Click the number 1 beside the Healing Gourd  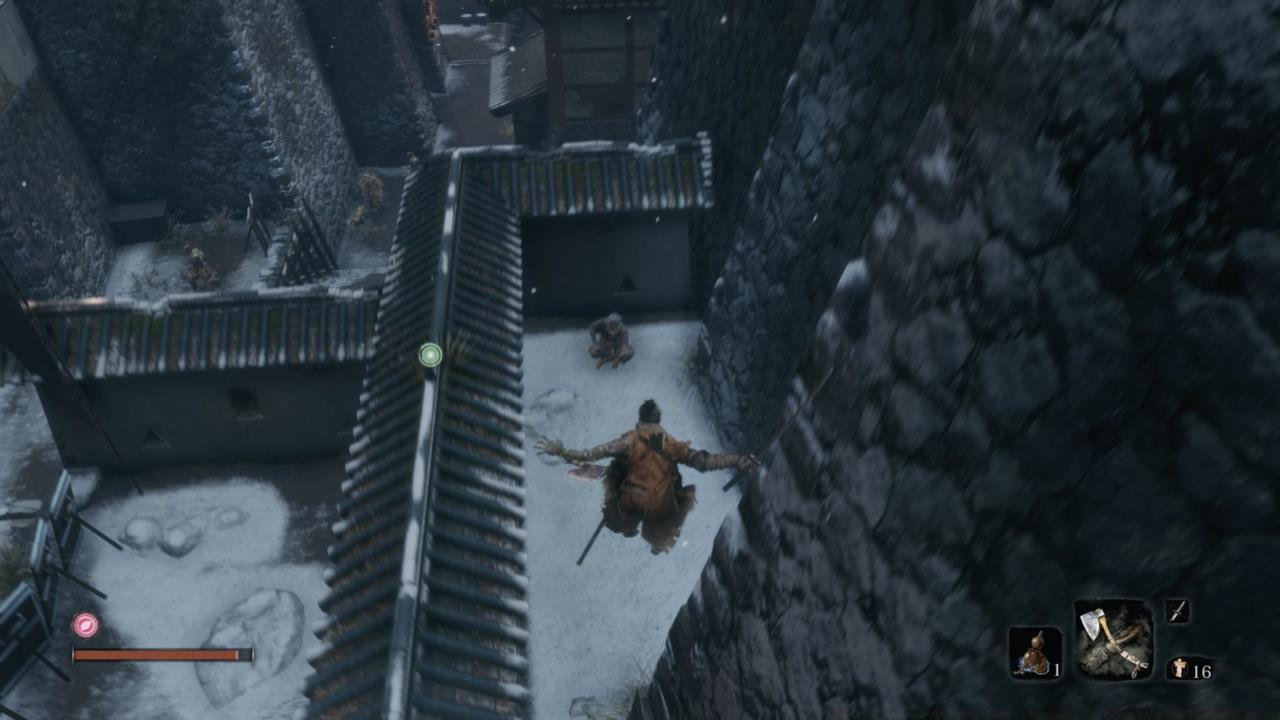click(1057, 672)
